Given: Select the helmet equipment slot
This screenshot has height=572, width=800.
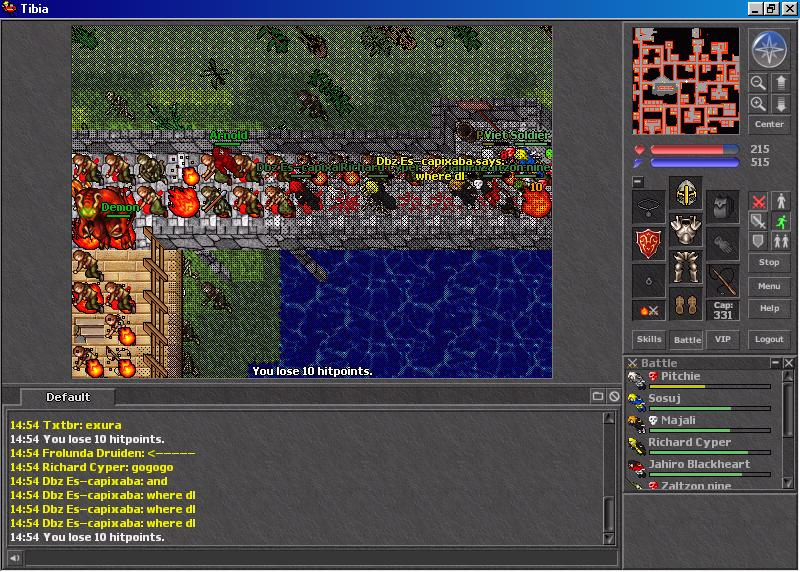Looking at the screenshot, I should (x=685, y=193).
